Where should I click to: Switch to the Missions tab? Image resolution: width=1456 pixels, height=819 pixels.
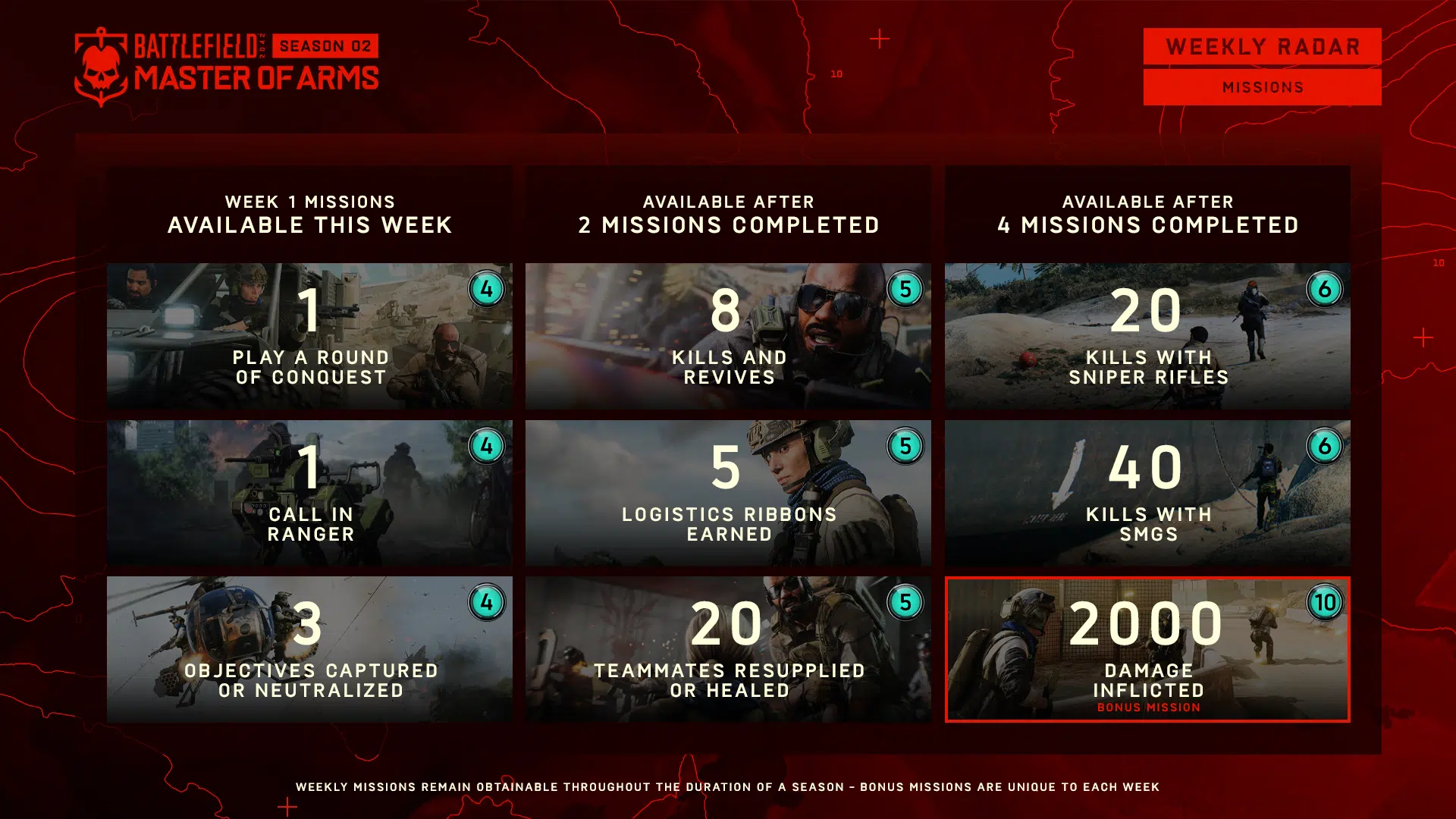(1262, 87)
